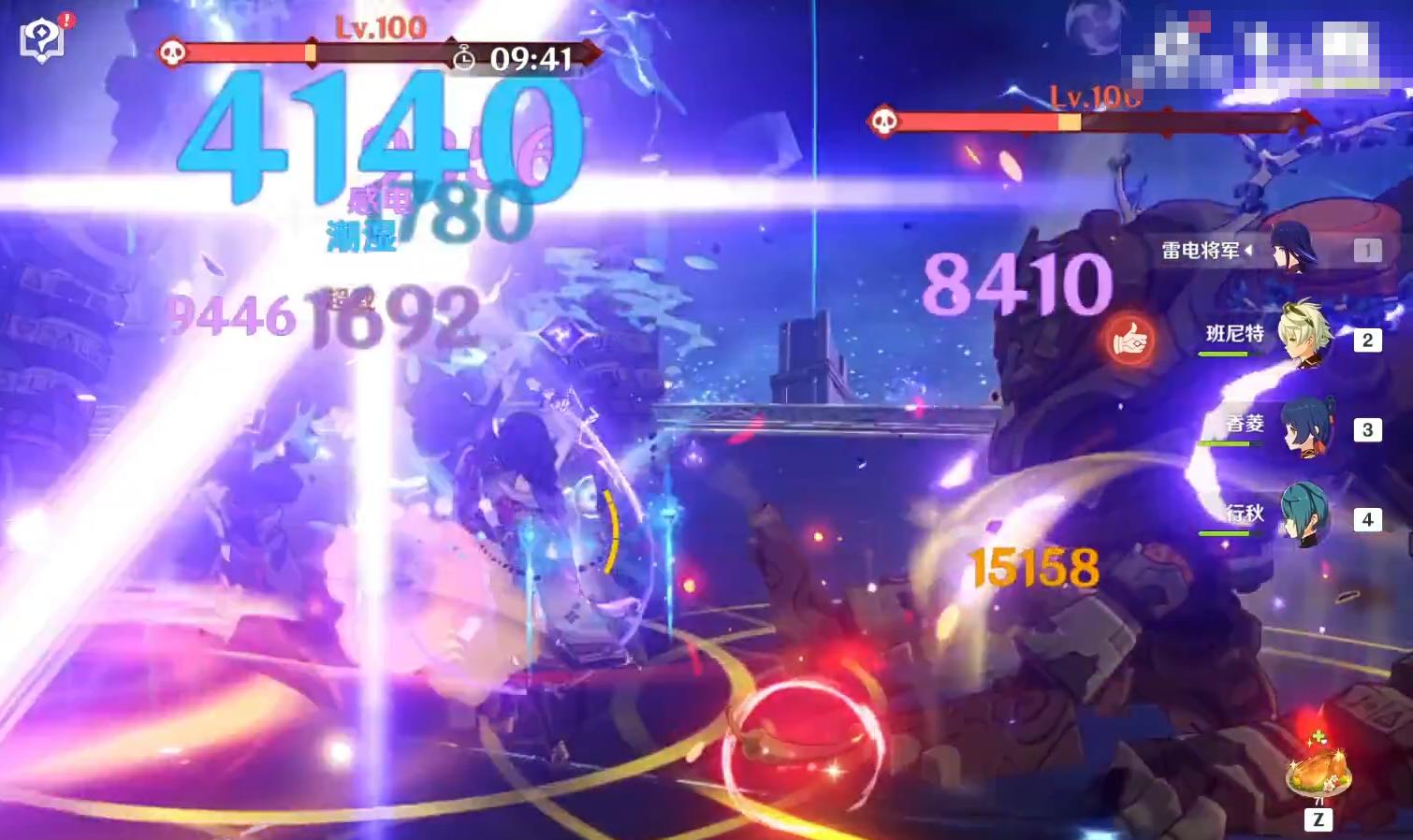Click the 雷电将军 character name label

tap(1201, 251)
